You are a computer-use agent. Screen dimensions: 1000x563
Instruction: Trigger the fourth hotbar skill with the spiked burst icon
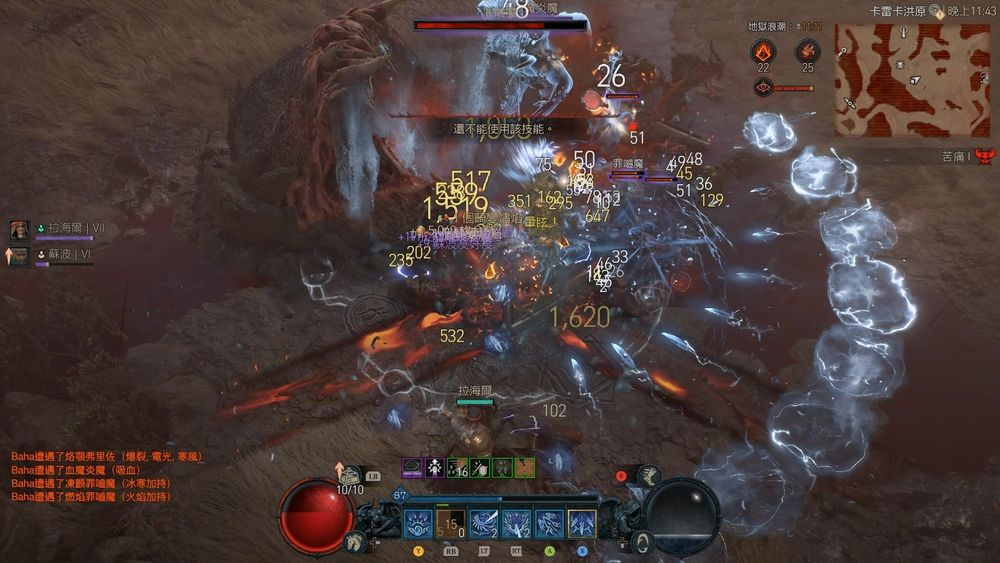click(516, 523)
